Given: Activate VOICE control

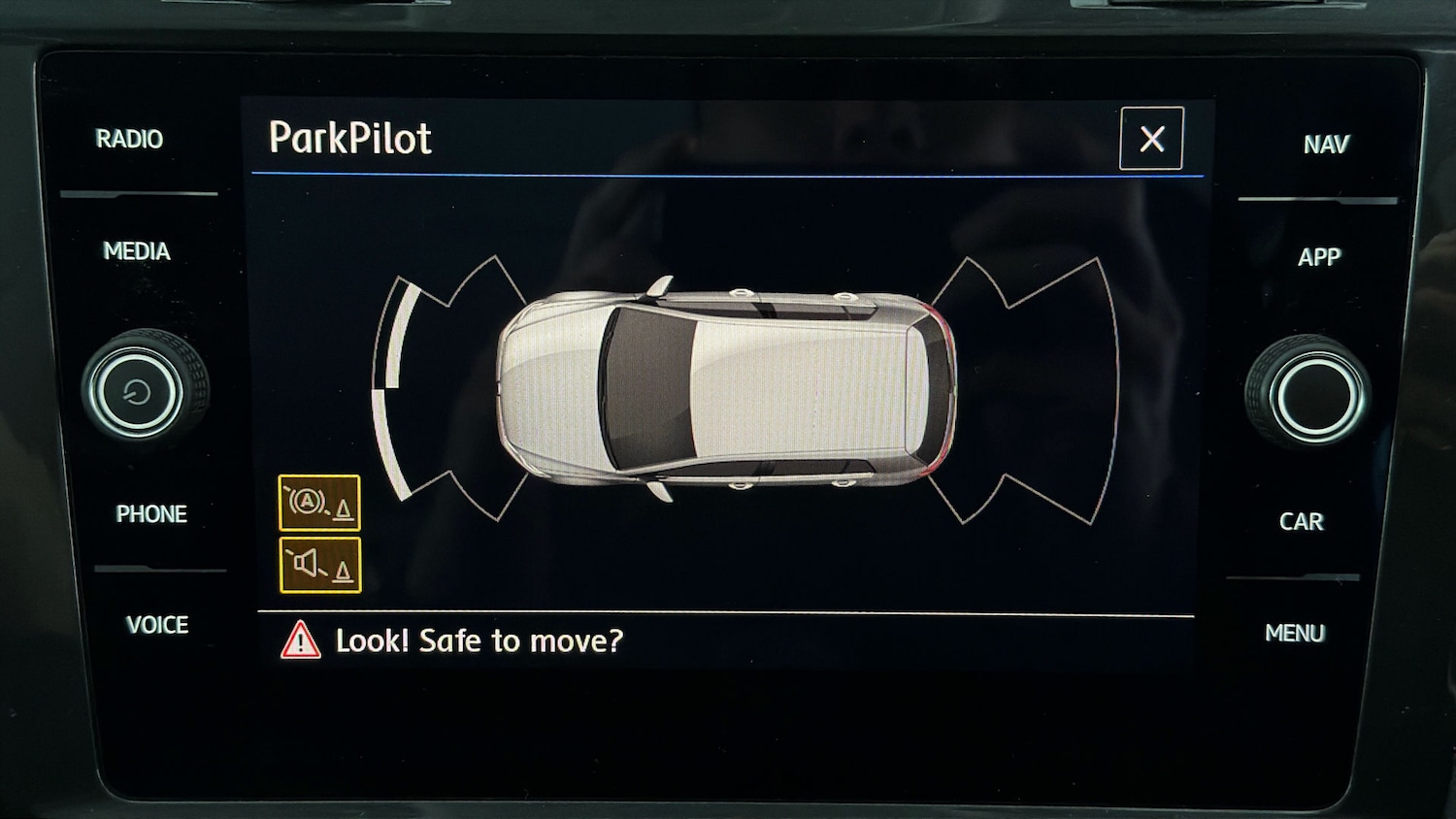Looking at the screenshot, I should point(157,626).
